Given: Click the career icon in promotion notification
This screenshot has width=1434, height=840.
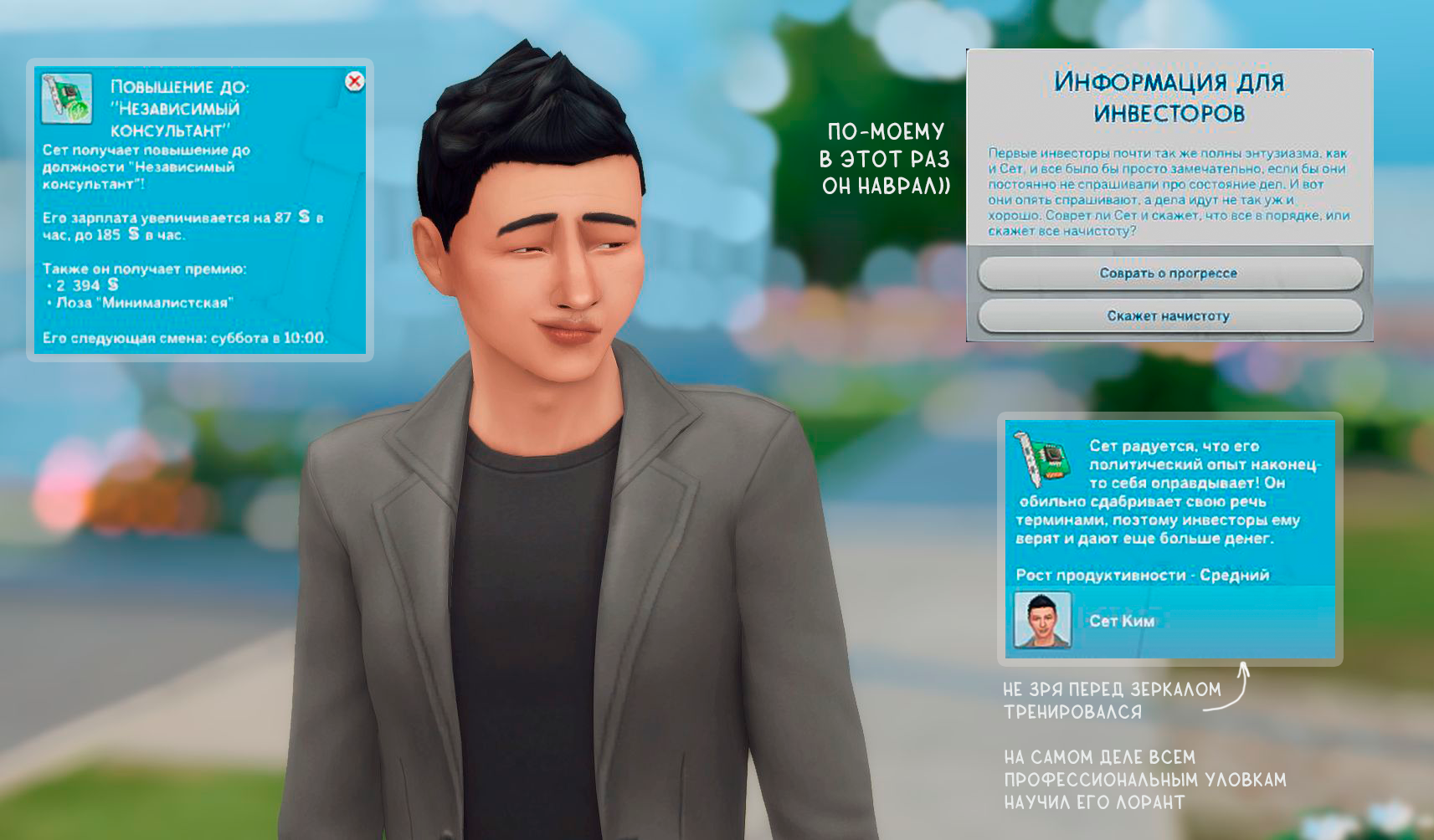Looking at the screenshot, I should coord(67,99).
